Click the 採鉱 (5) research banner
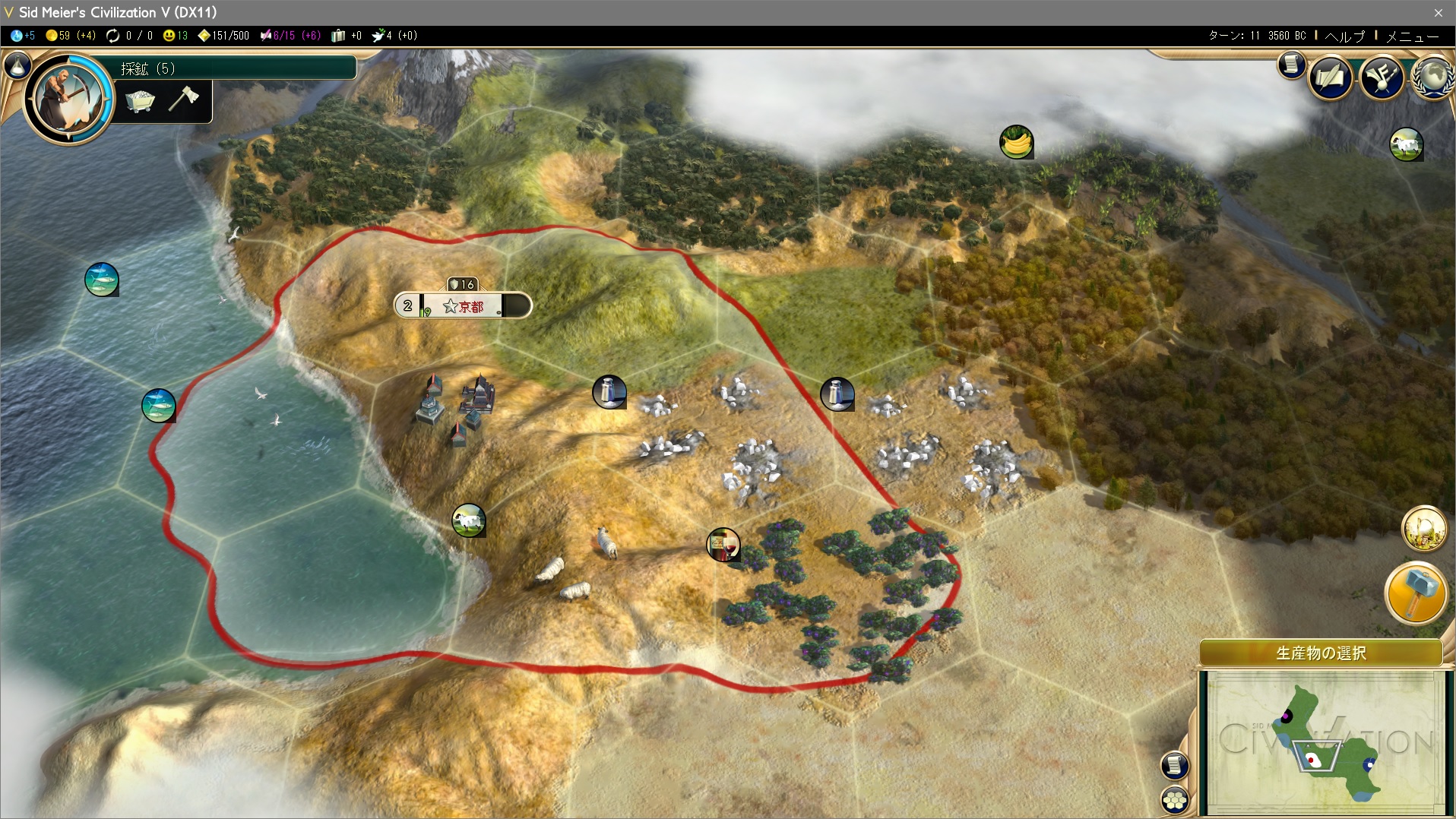This screenshot has height=819, width=1456. [x=236, y=68]
